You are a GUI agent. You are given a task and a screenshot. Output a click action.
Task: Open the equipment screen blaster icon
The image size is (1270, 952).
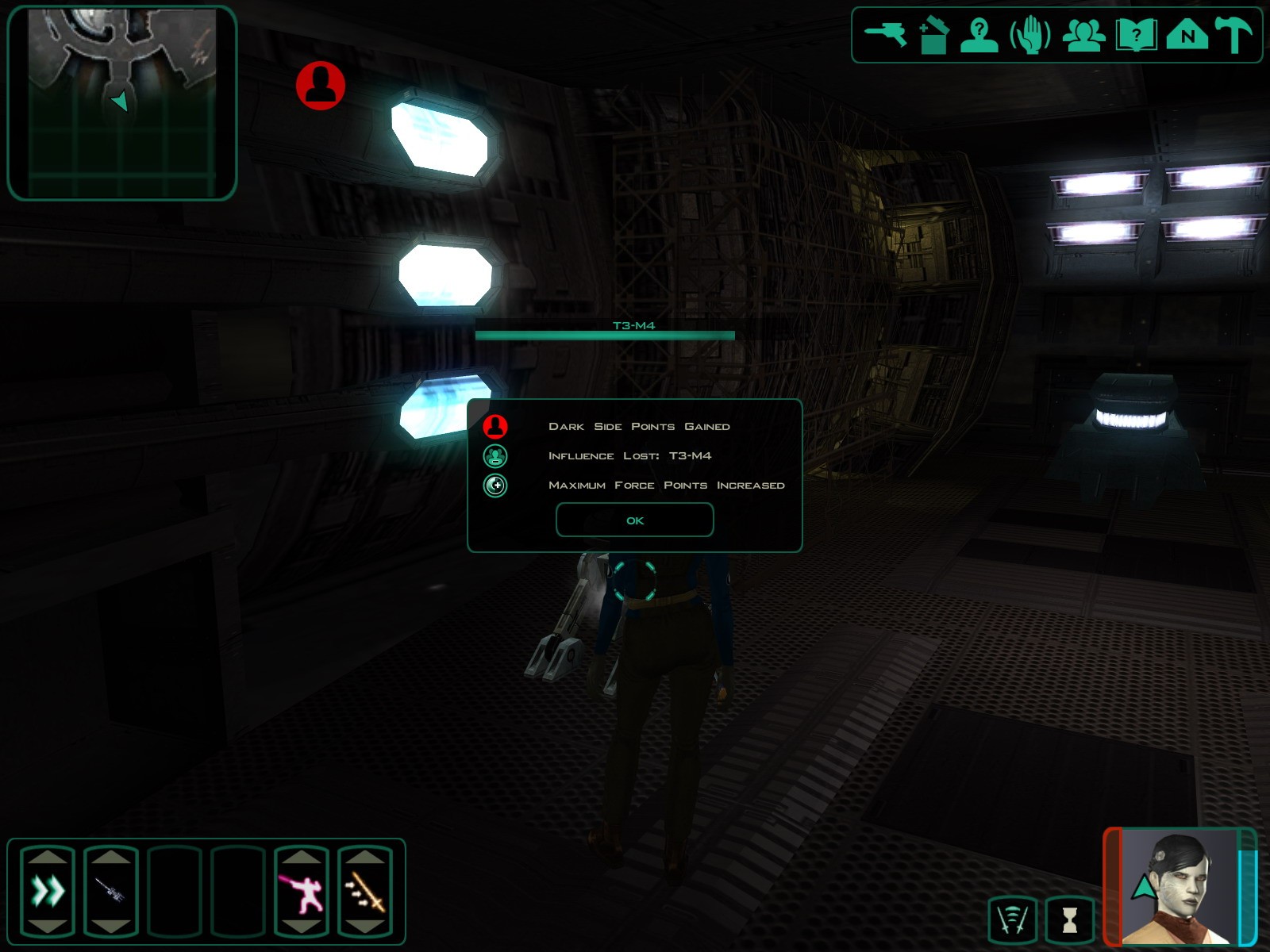pos(885,35)
